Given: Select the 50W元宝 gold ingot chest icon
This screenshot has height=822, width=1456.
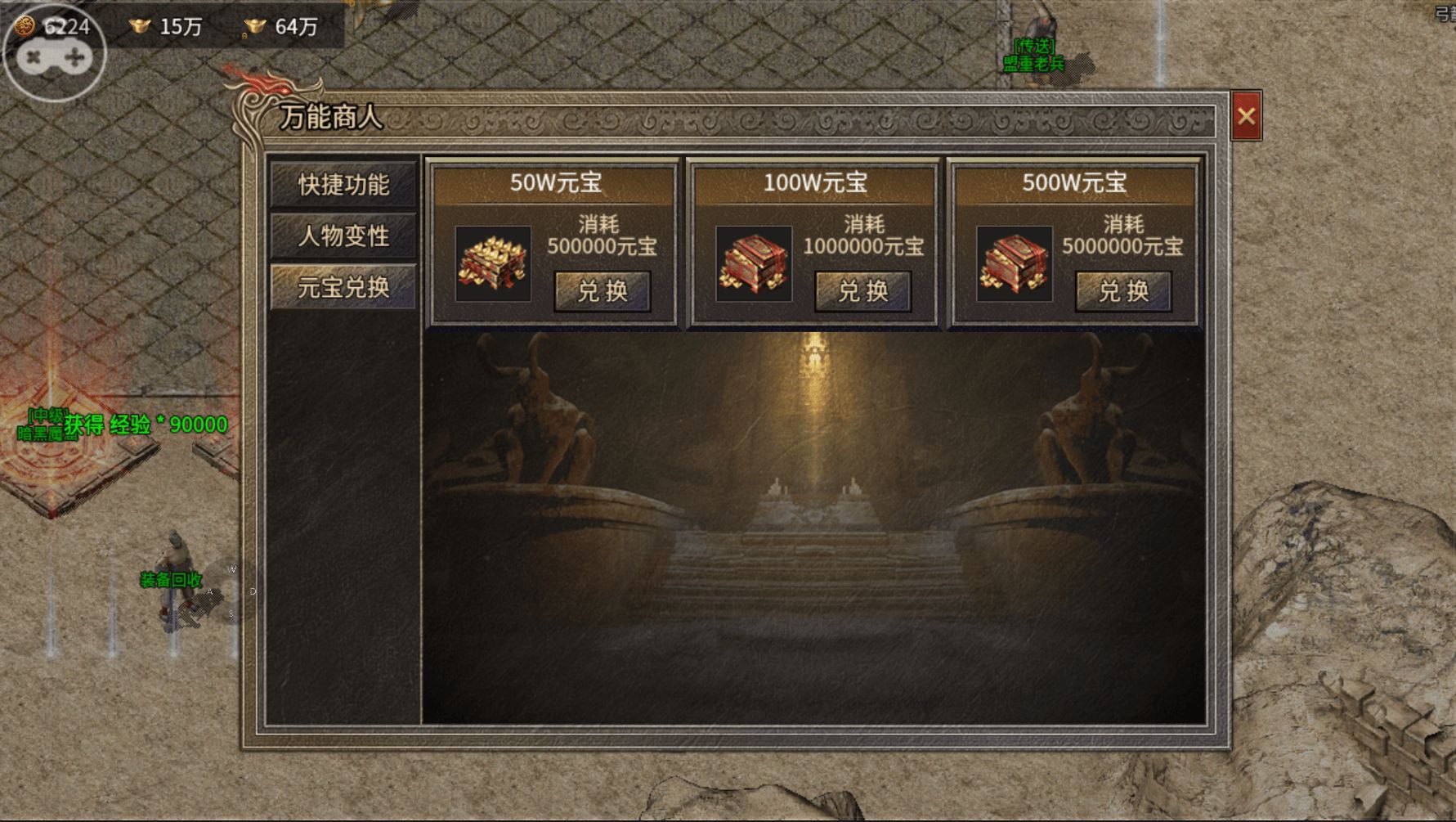Looking at the screenshot, I should pyautogui.click(x=493, y=264).
